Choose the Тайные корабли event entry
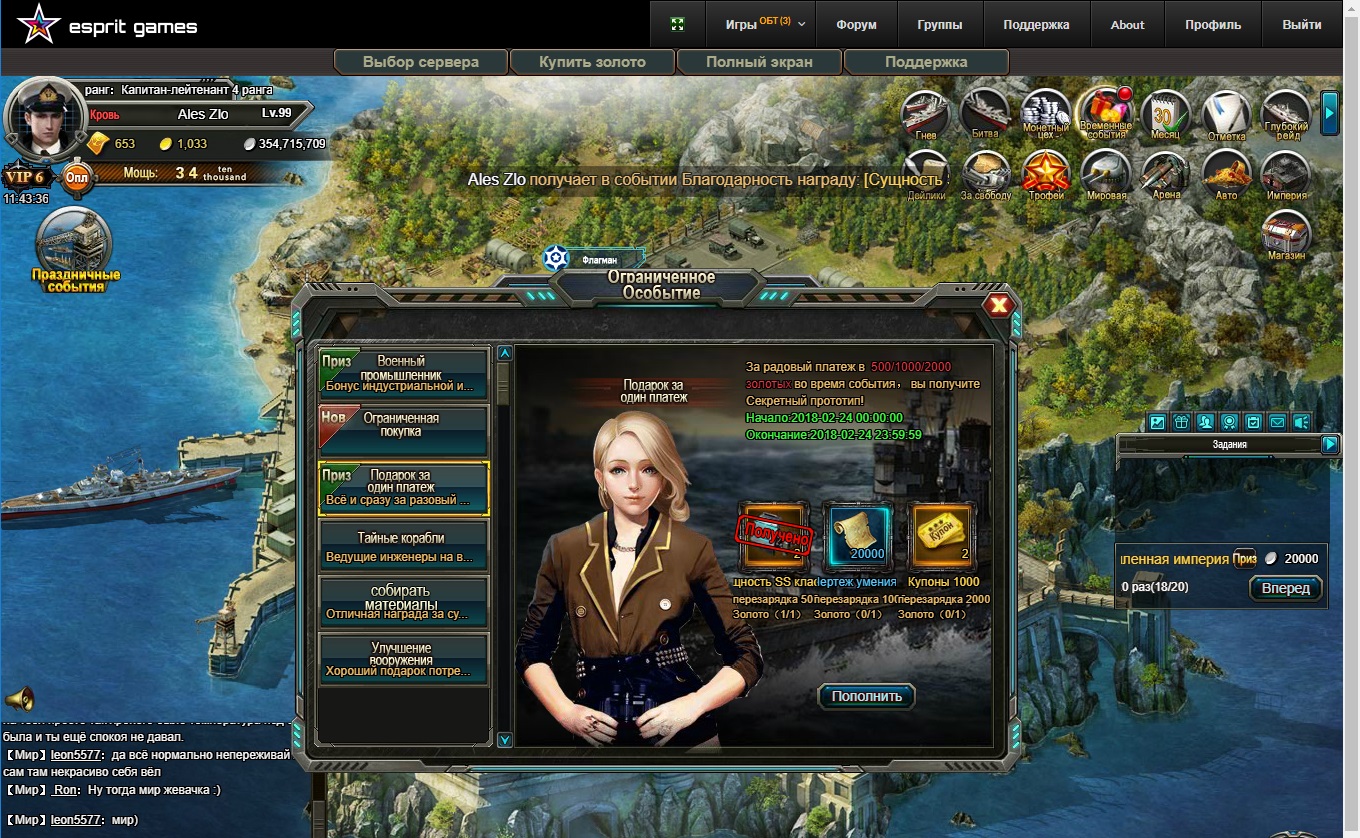This screenshot has height=838, width=1360. pos(403,546)
